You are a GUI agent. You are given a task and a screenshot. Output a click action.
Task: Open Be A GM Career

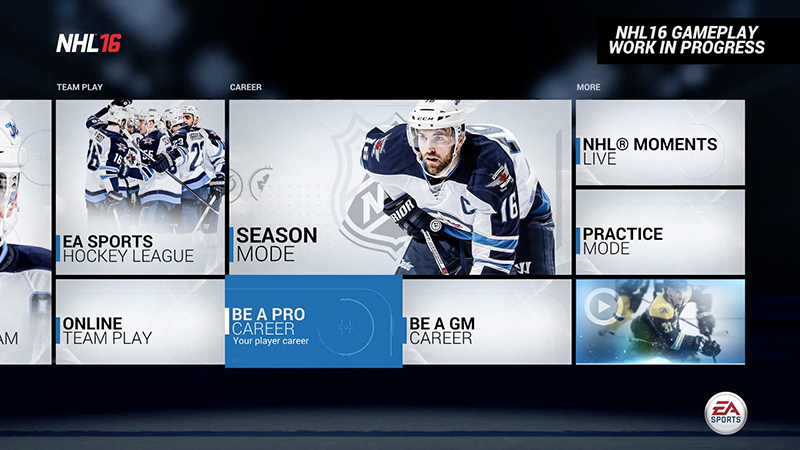(x=487, y=321)
